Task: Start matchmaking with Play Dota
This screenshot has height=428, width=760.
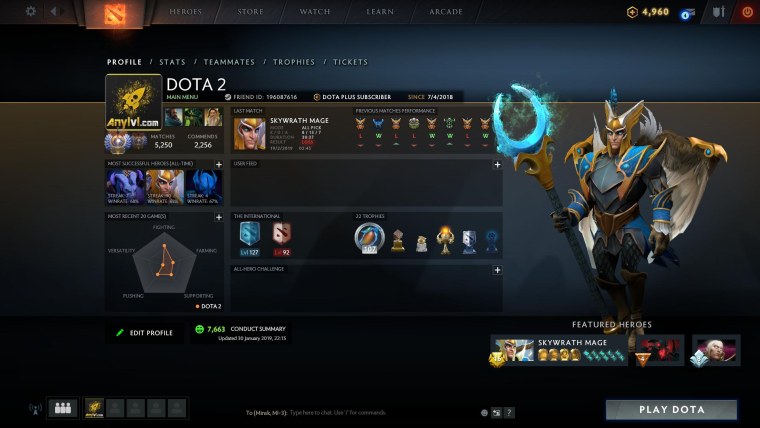Action: pos(671,410)
